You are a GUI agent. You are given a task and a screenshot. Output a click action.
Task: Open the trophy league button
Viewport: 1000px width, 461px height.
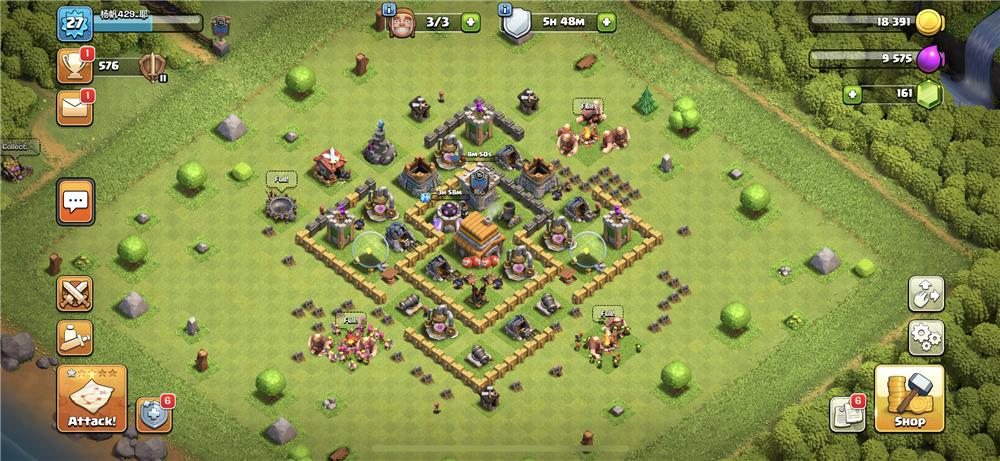pyautogui.click(x=74, y=65)
